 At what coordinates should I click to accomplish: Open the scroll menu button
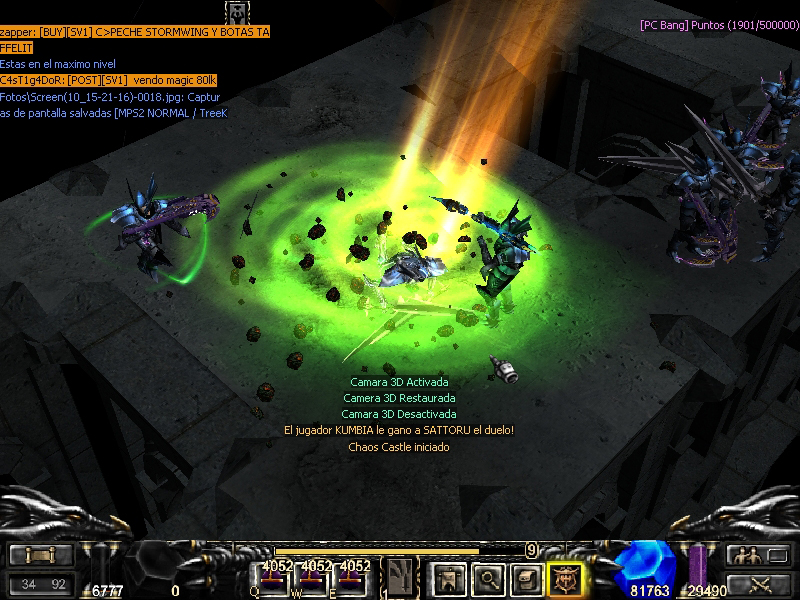click(x=41, y=555)
